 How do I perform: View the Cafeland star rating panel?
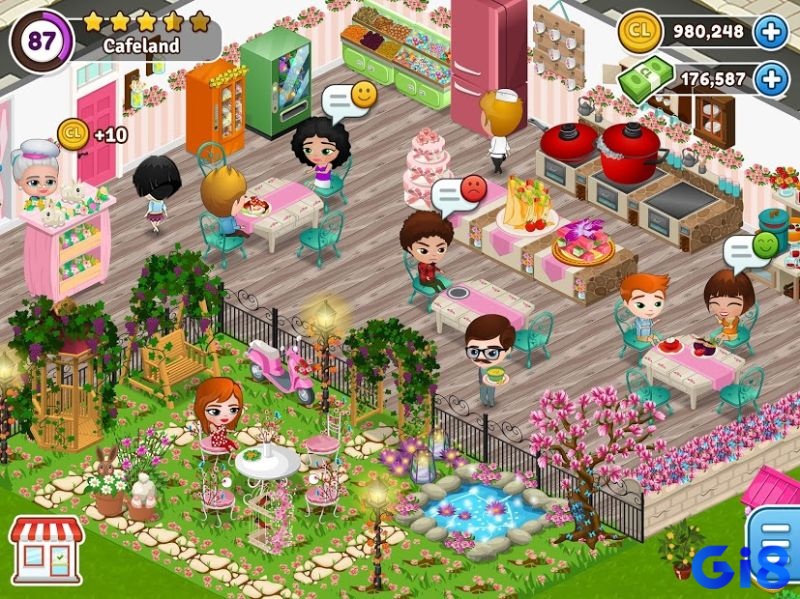pyautogui.click(x=145, y=33)
